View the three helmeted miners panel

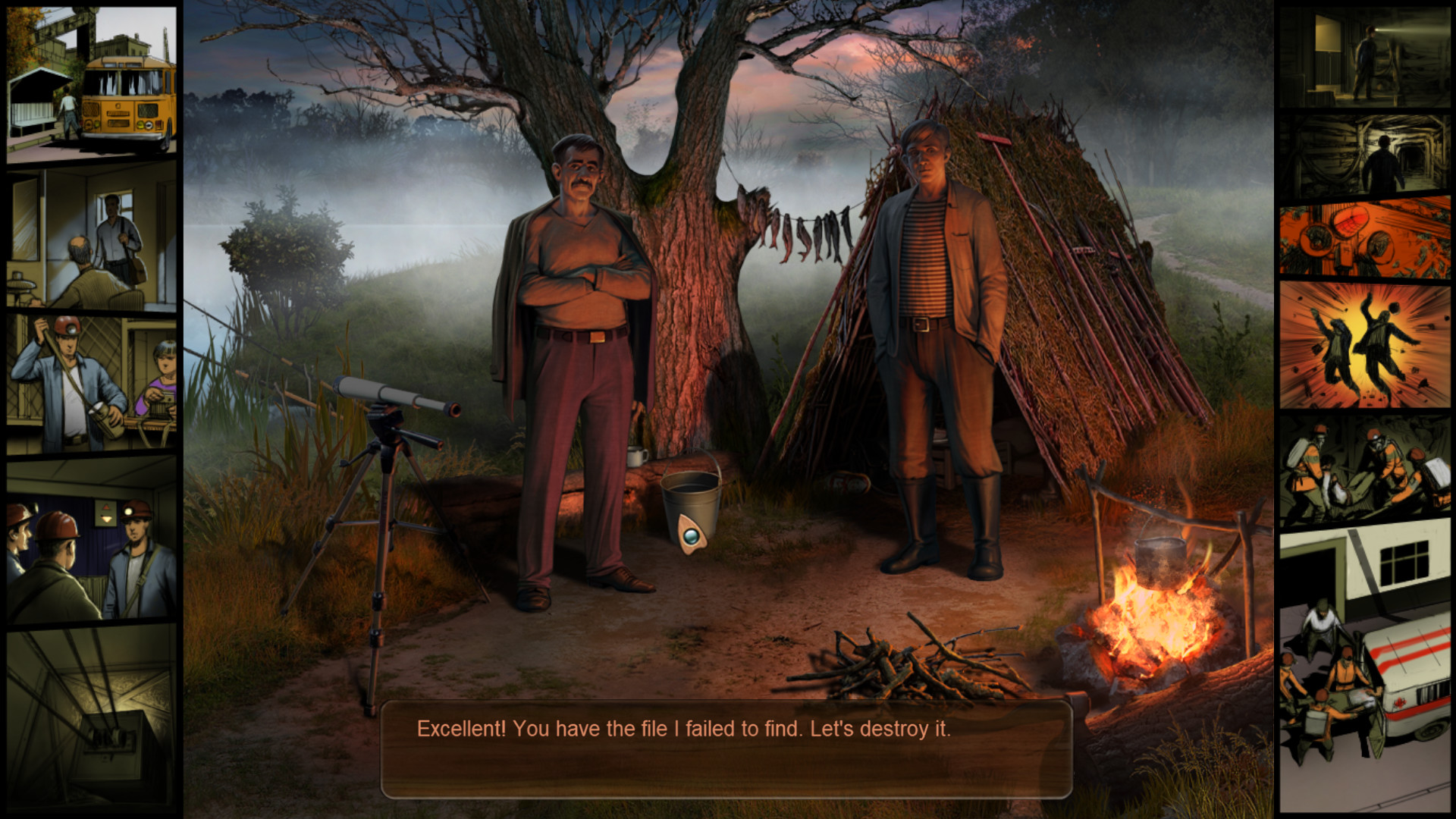(92, 540)
